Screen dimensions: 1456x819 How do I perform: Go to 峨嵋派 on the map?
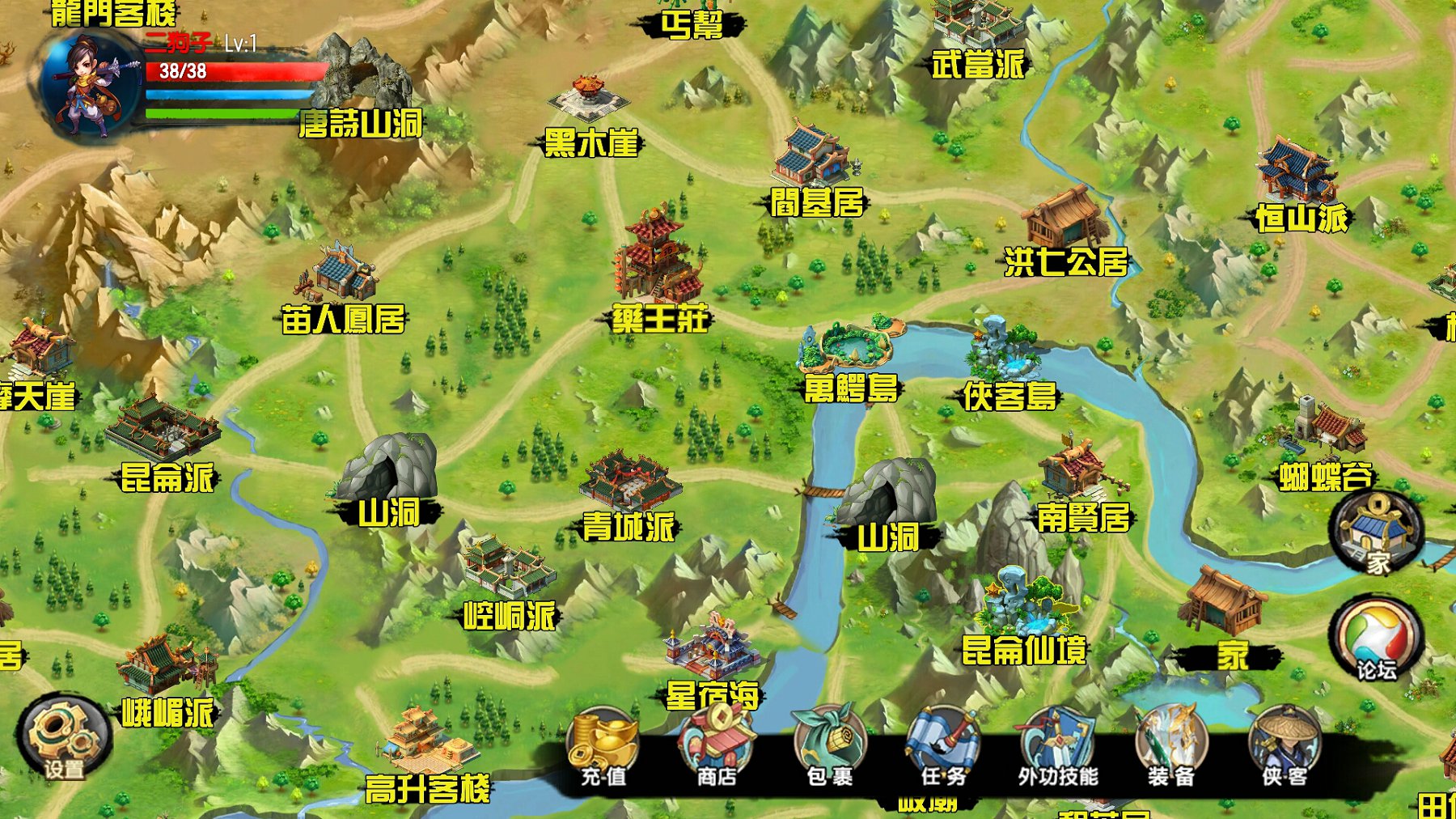167,680
